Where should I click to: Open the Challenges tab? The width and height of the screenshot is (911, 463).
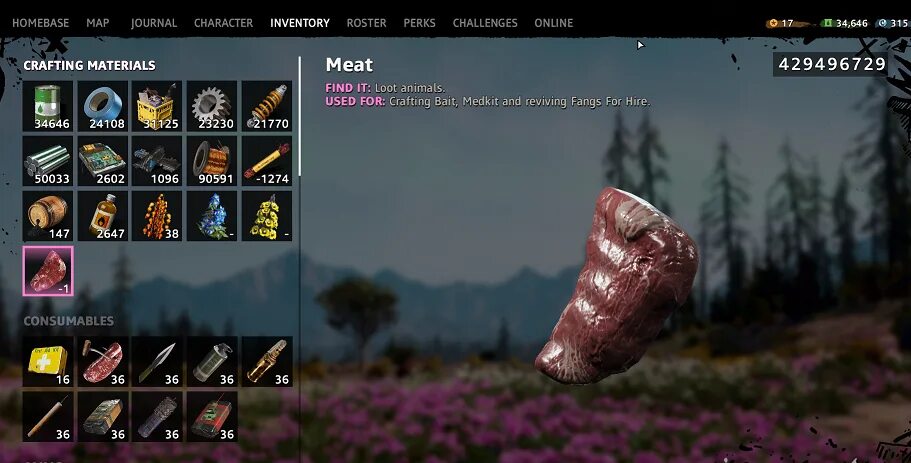(x=485, y=23)
